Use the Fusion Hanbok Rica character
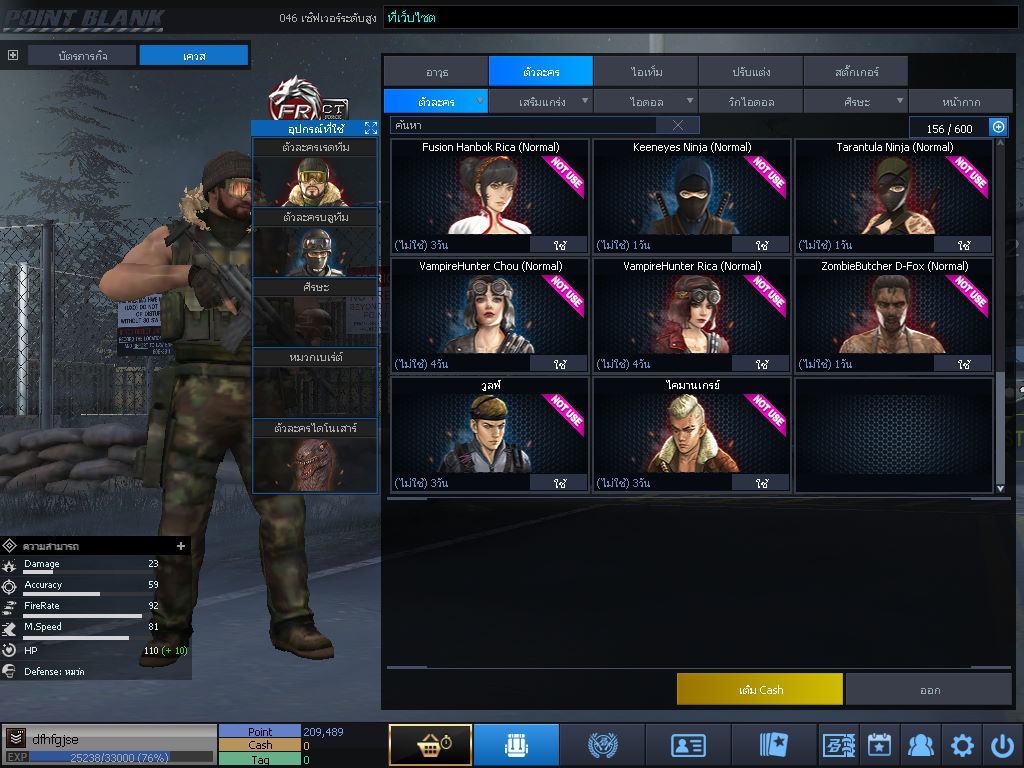This screenshot has height=768, width=1024. click(559, 245)
